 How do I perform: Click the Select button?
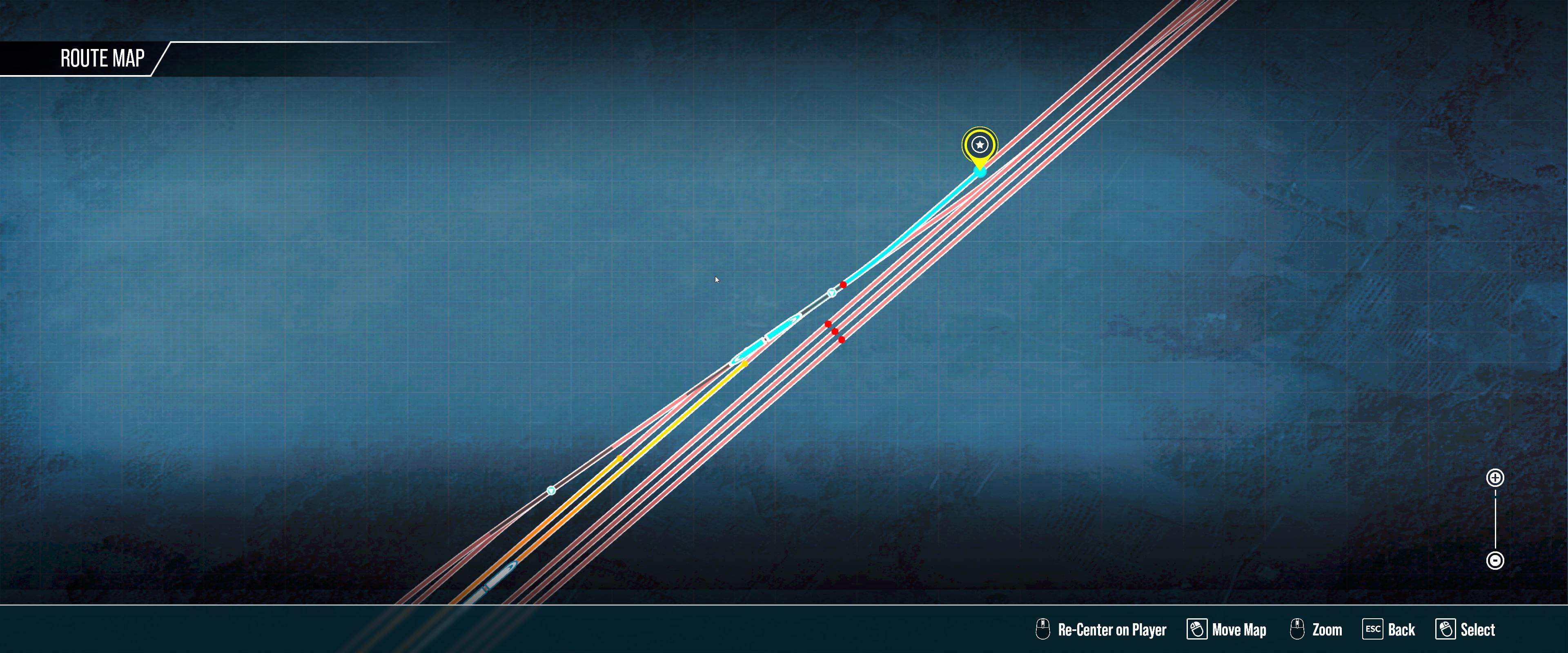tap(1465, 629)
